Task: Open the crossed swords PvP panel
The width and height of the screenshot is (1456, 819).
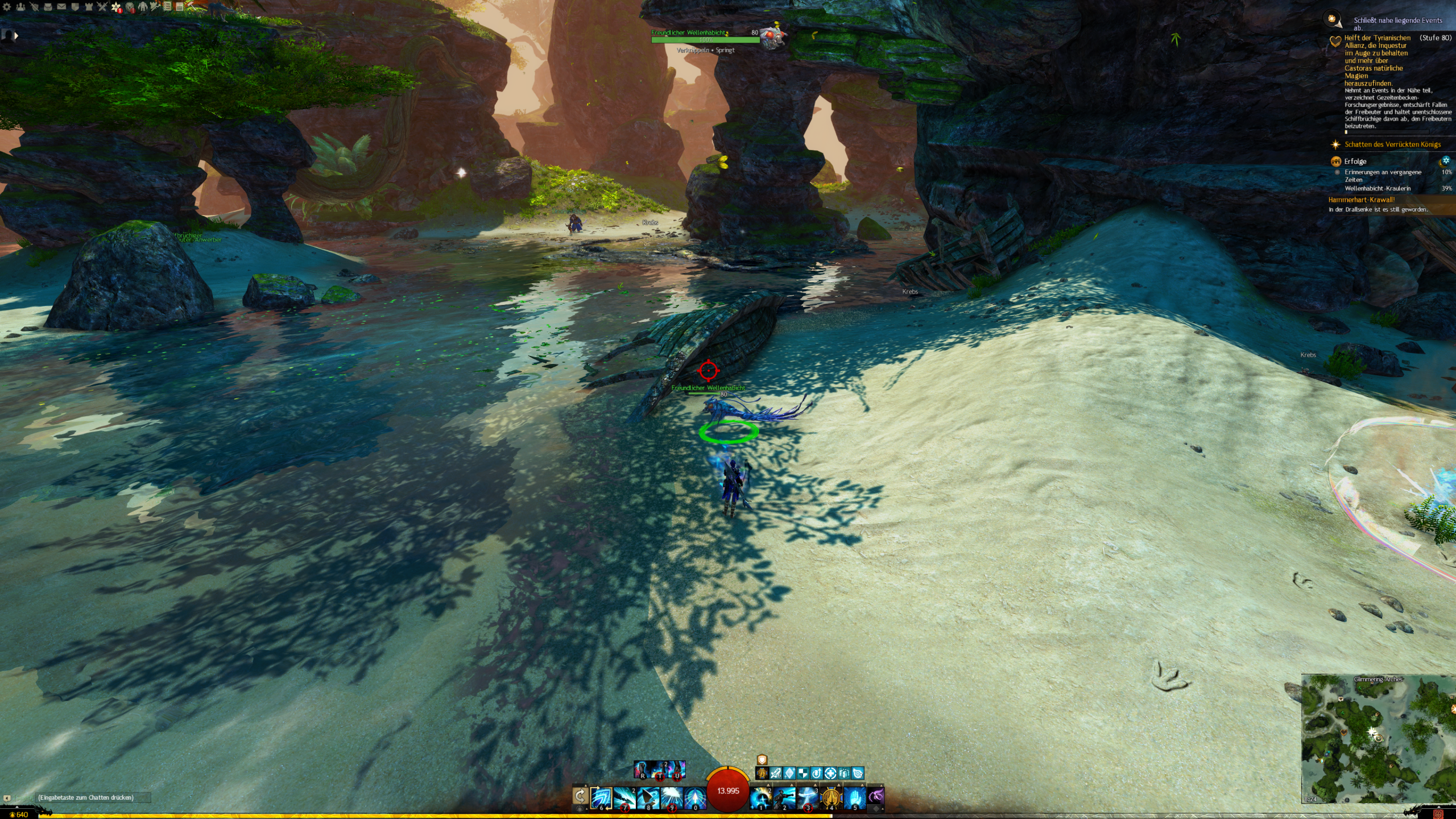Action: pos(102,7)
